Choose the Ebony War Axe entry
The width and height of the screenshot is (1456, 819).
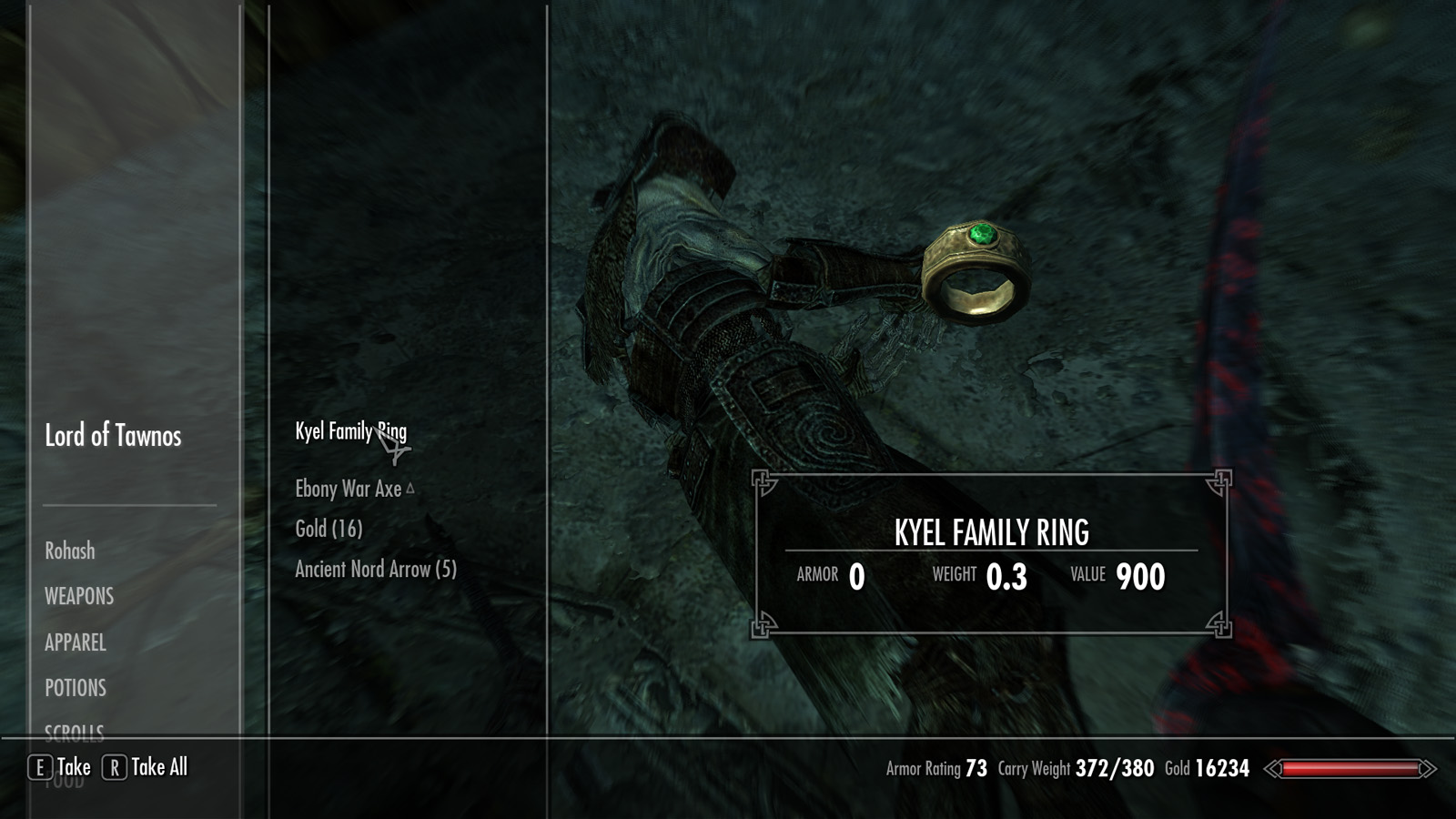coord(349,490)
